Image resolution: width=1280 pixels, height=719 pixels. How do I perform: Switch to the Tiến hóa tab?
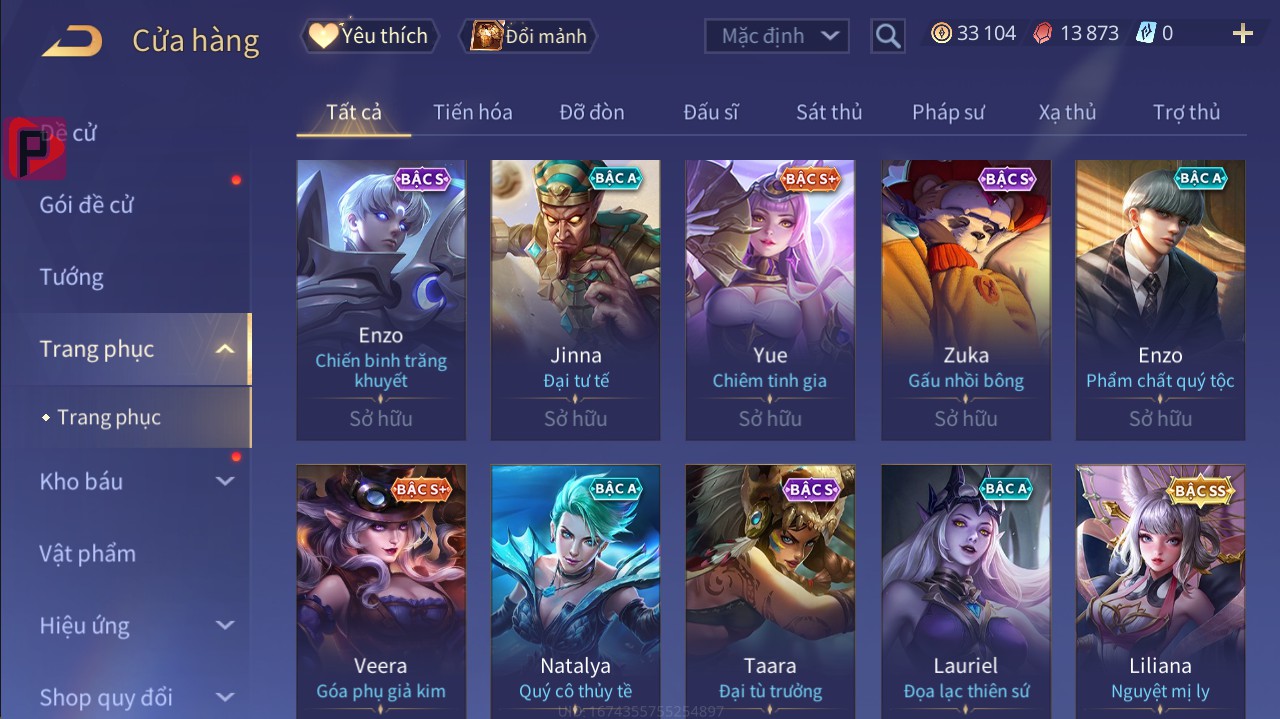coord(472,112)
